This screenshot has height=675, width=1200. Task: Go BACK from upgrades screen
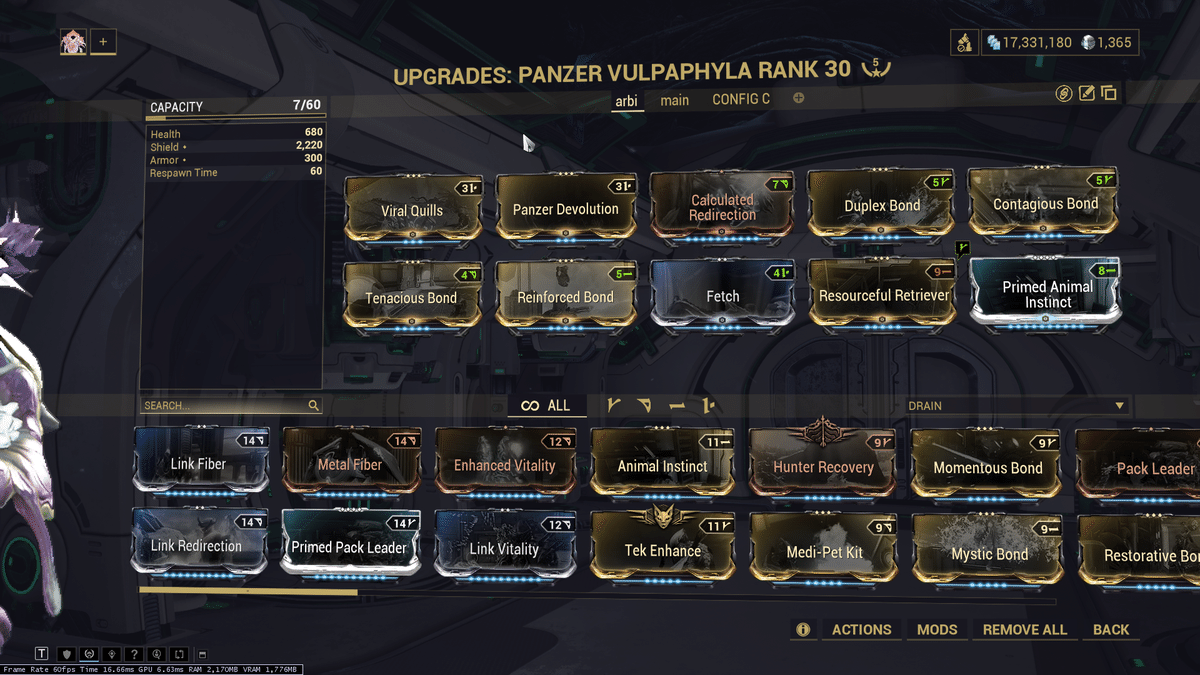[x=1110, y=629]
